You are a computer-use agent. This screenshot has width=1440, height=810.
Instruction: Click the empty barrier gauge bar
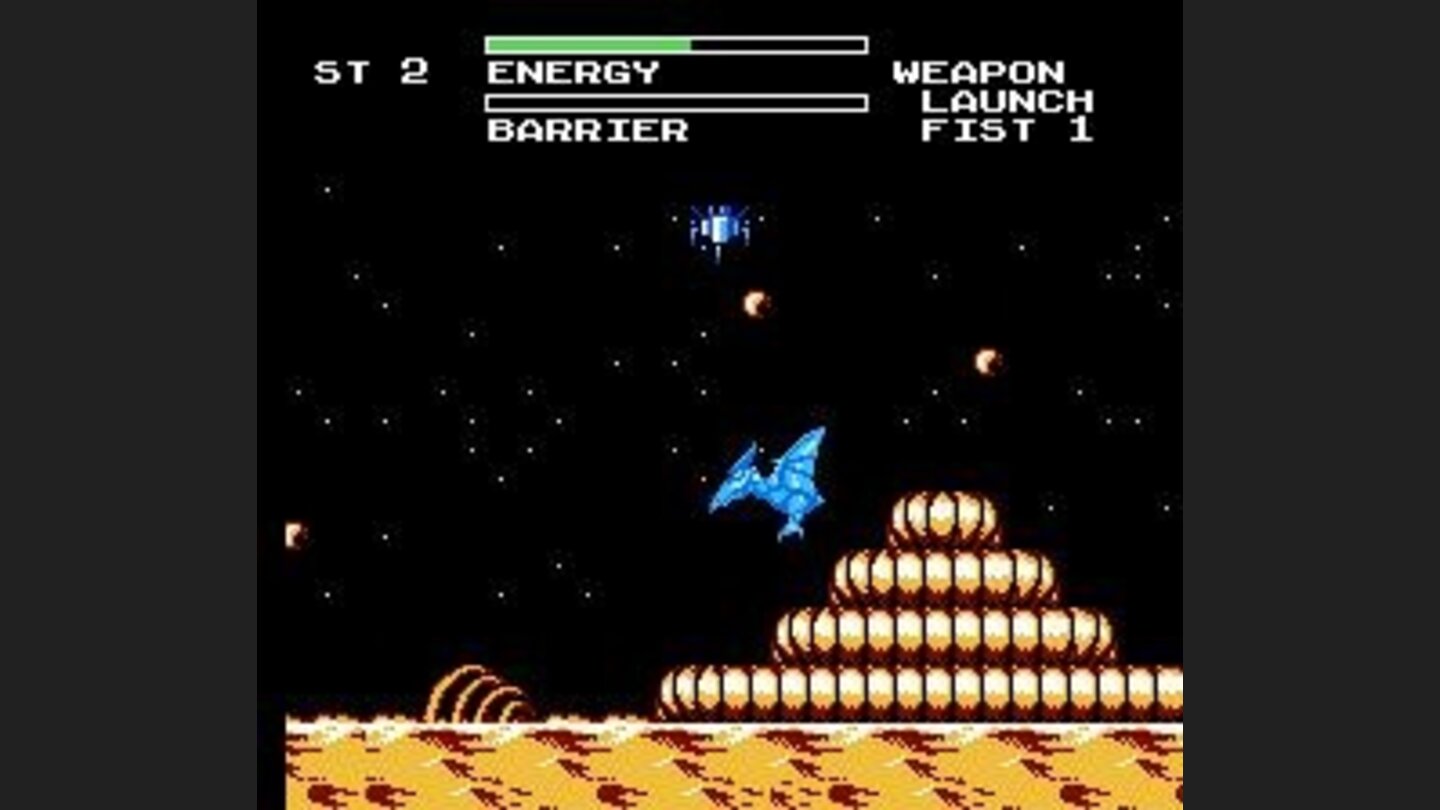(x=675, y=101)
